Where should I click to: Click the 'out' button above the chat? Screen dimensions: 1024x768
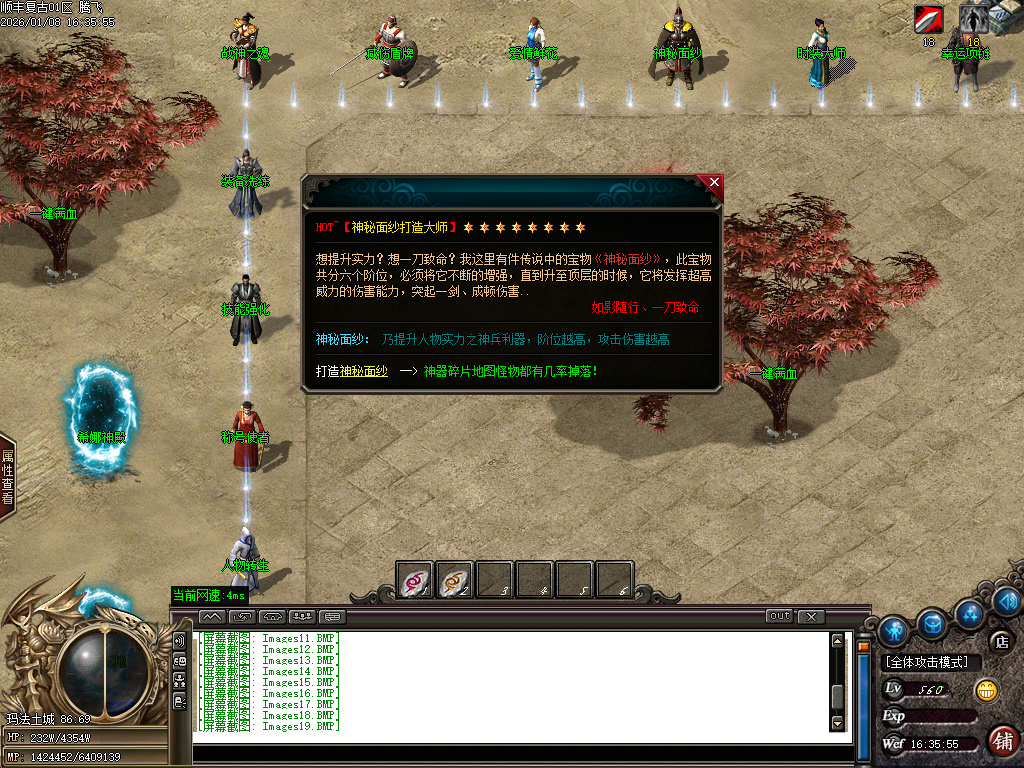pos(779,616)
